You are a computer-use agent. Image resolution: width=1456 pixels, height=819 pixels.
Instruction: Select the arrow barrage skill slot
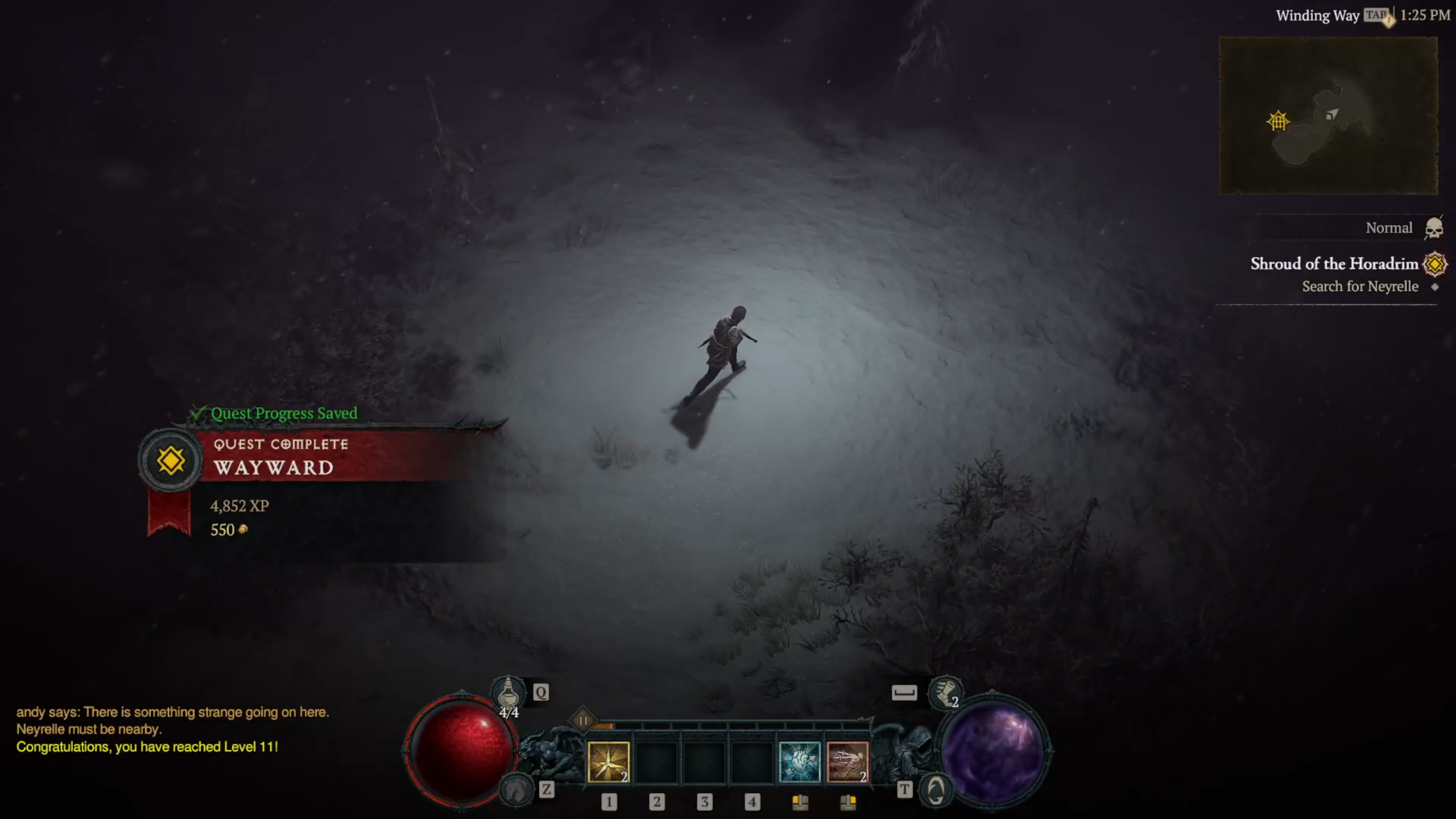pyautogui.click(x=847, y=762)
